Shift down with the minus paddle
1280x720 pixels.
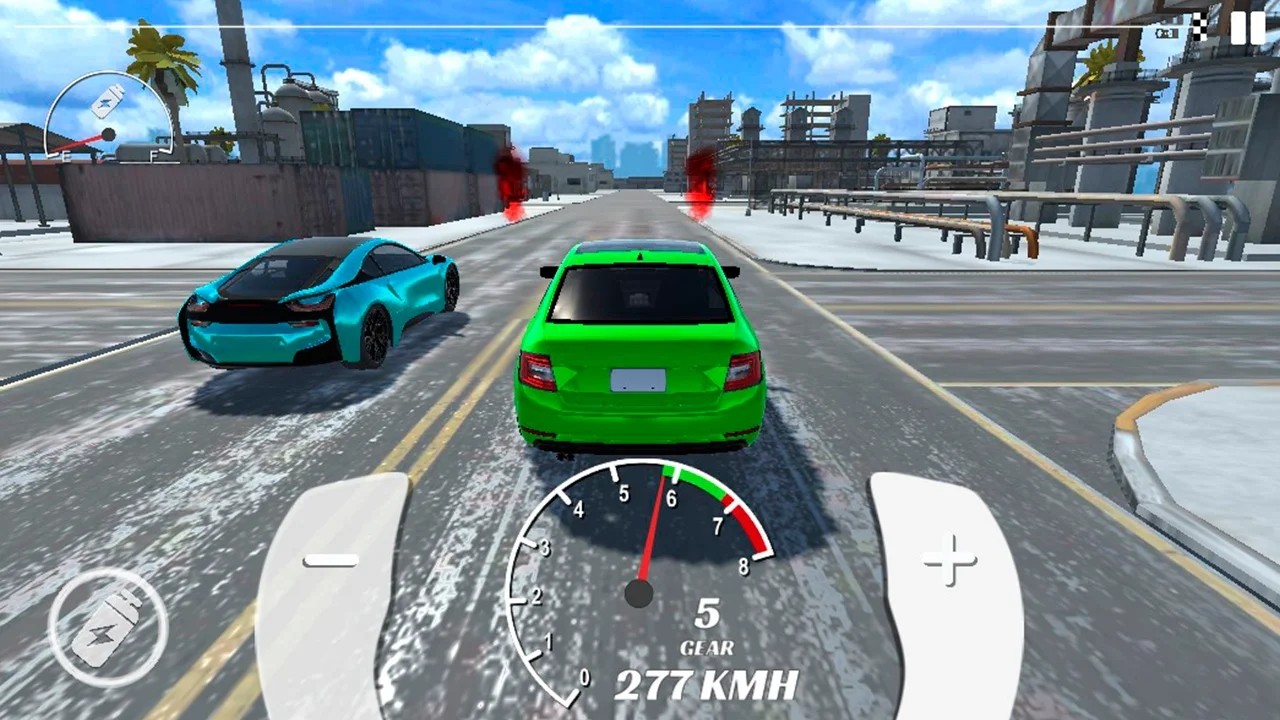pos(330,580)
